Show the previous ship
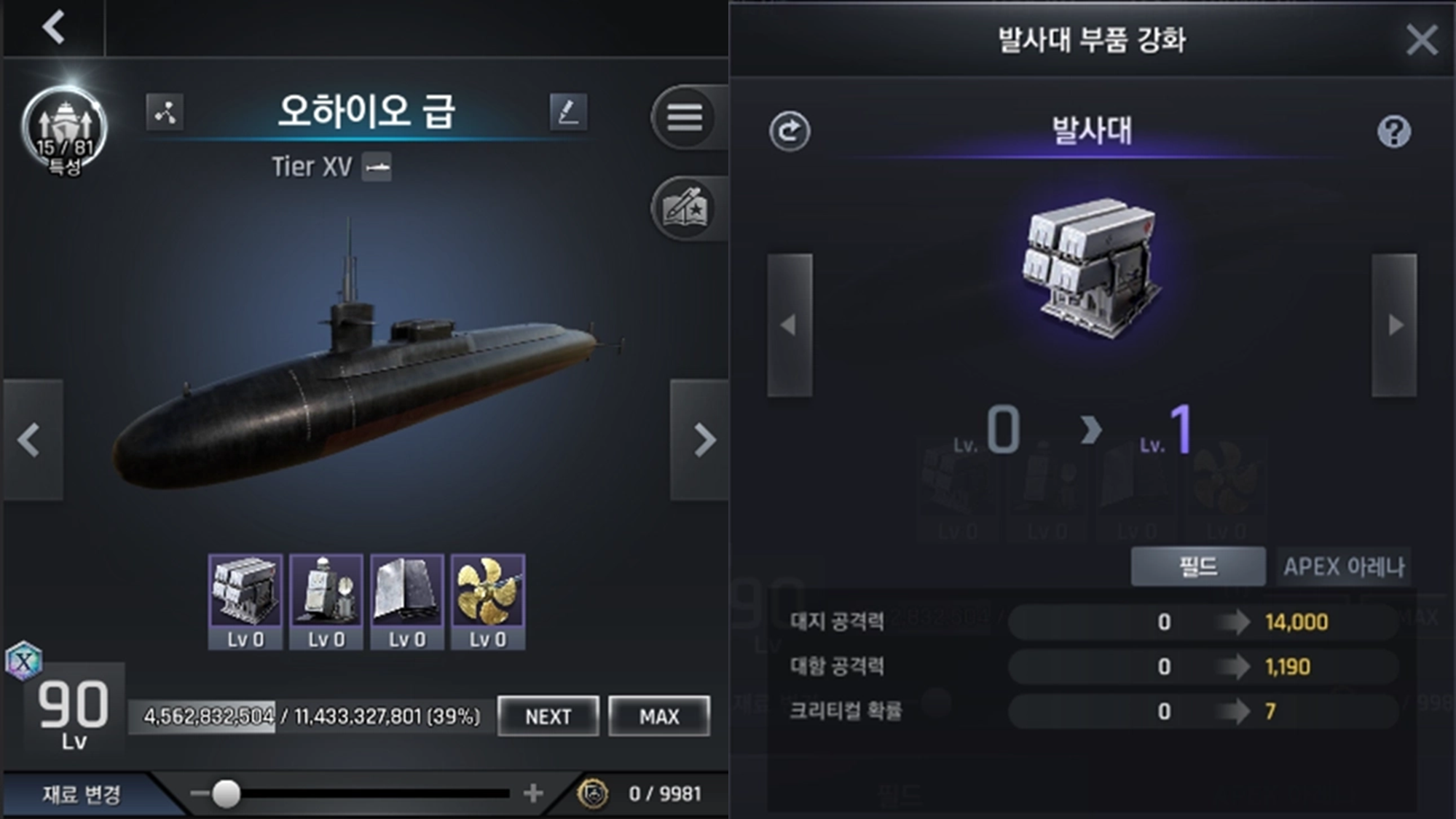The image size is (1456, 819). tap(31, 440)
